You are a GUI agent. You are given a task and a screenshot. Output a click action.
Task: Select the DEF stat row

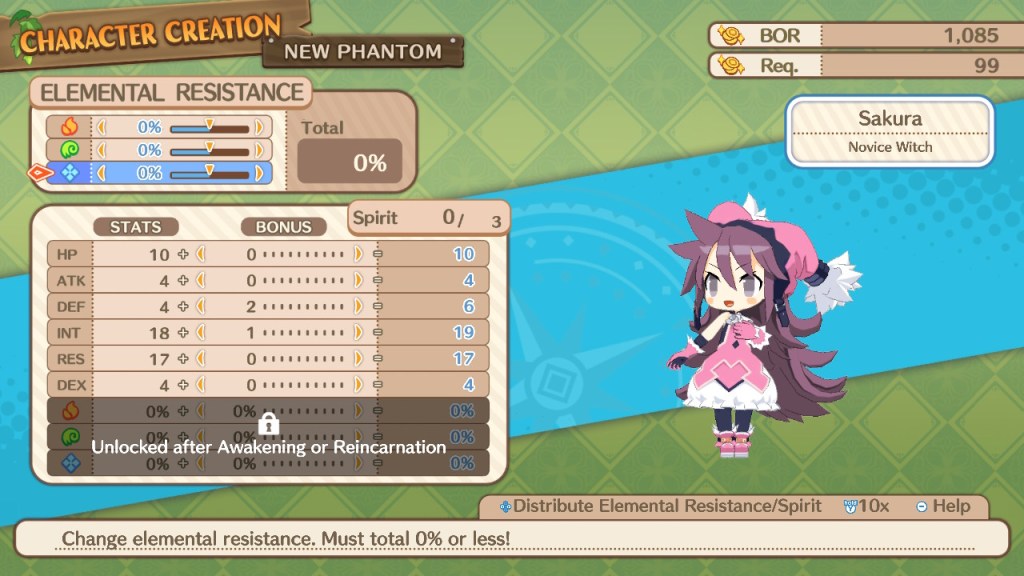268,306
